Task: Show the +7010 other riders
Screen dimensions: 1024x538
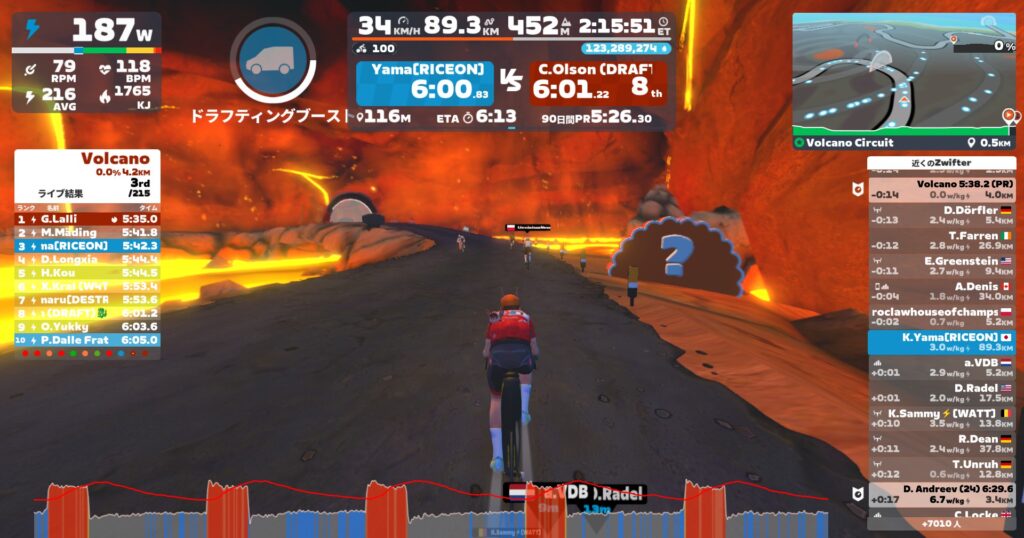Action: (x=942, y=523)
